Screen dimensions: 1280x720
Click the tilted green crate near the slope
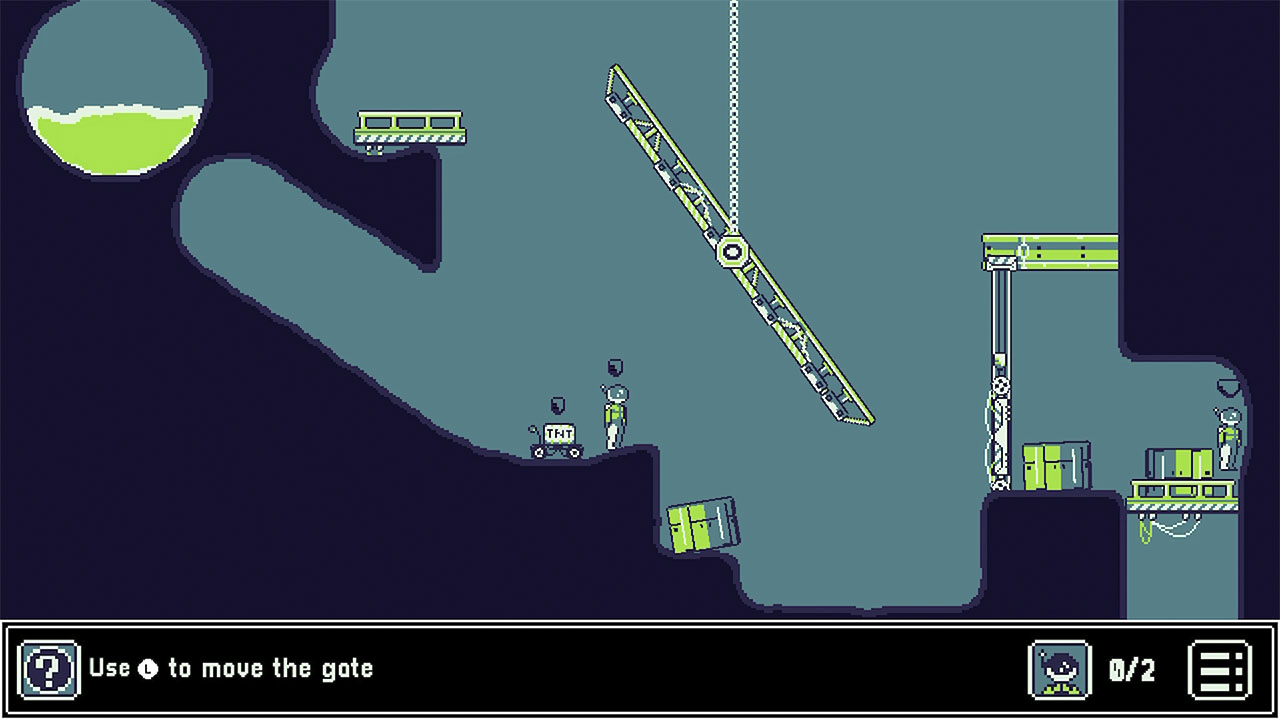(x=703, y=525)
